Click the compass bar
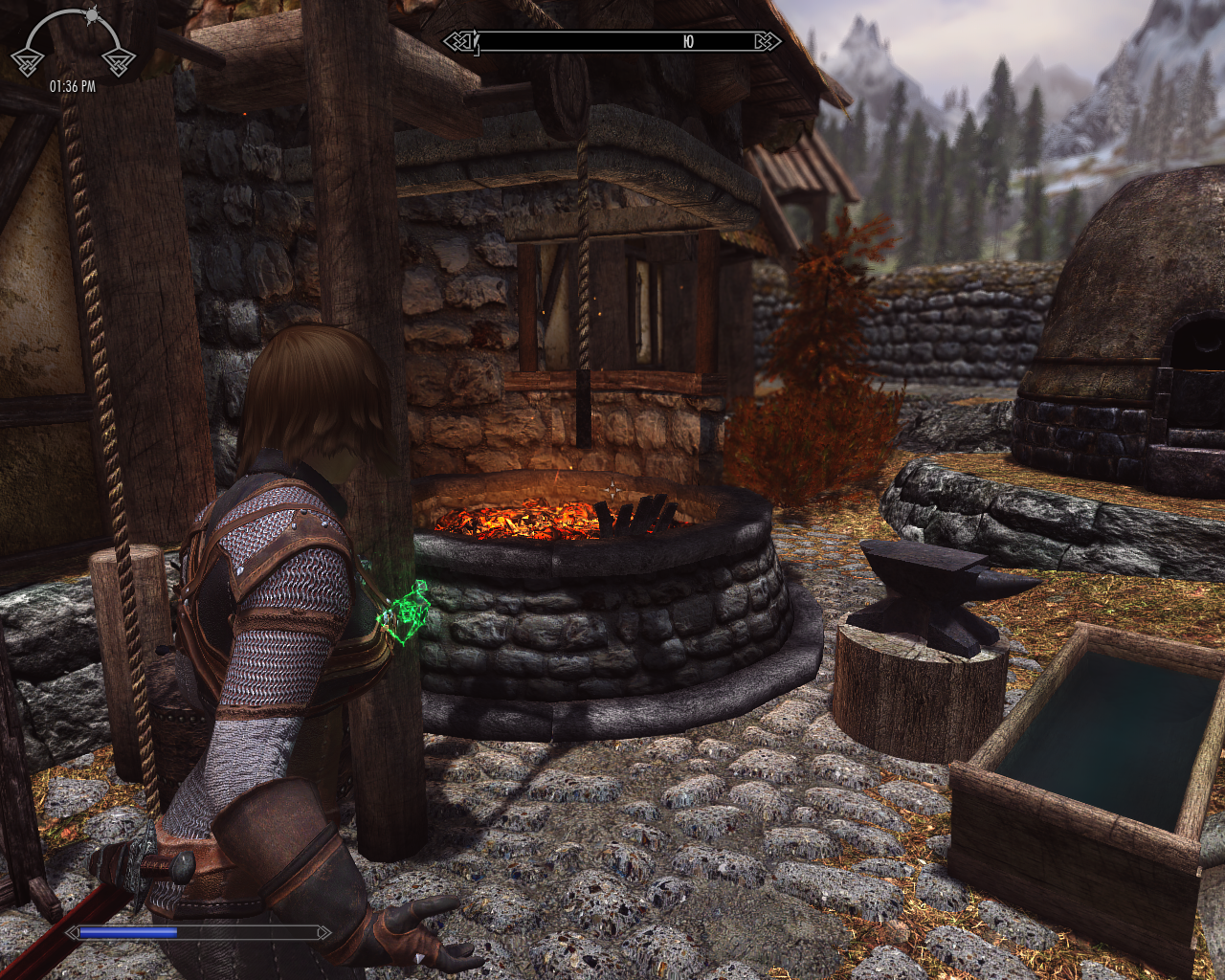Image resolution: width=1225 pixels, height=980 pixels. (x=612, y=41)
